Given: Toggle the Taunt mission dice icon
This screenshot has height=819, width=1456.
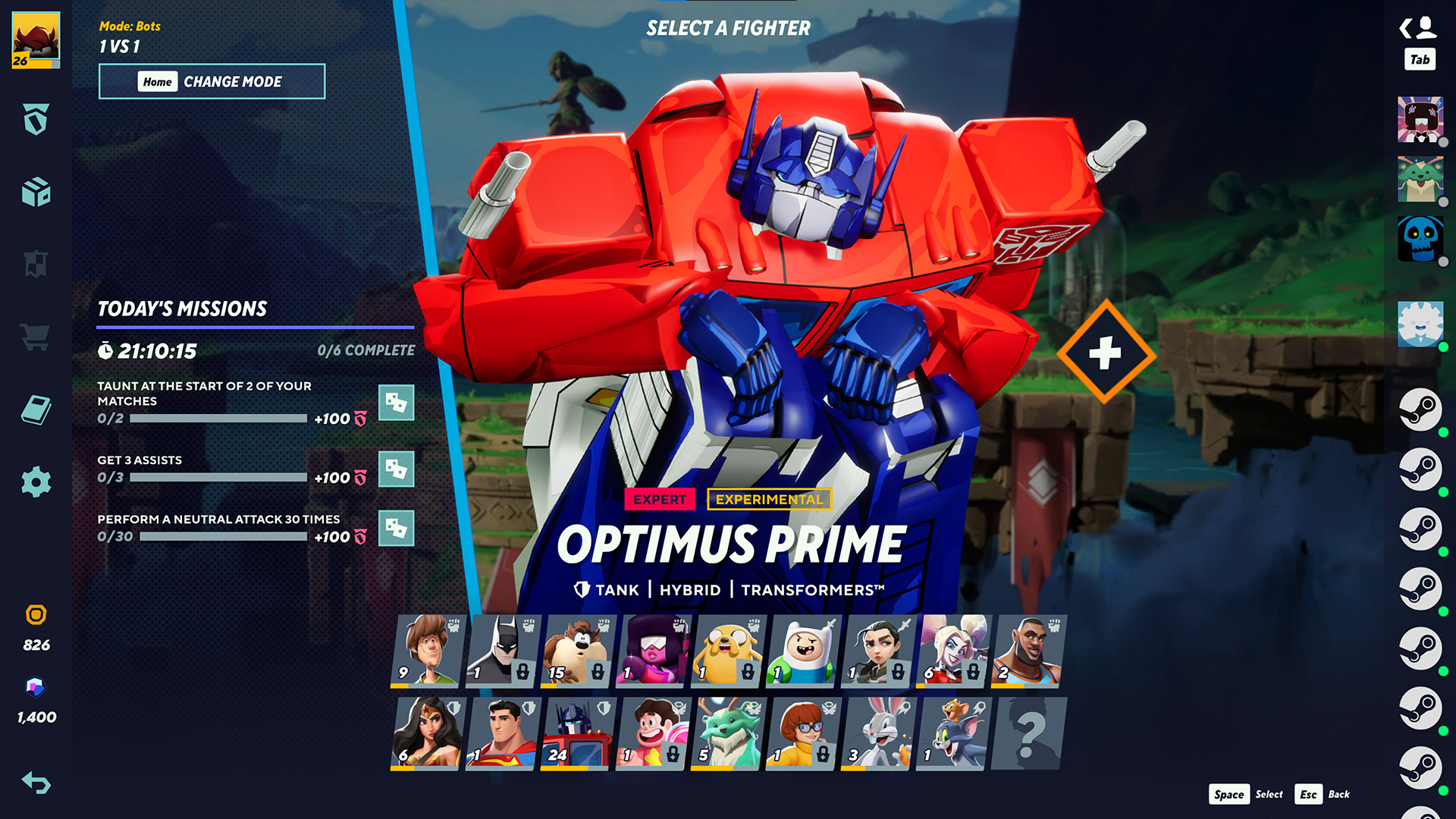Looking at the screenshot, I should [397, 404].
